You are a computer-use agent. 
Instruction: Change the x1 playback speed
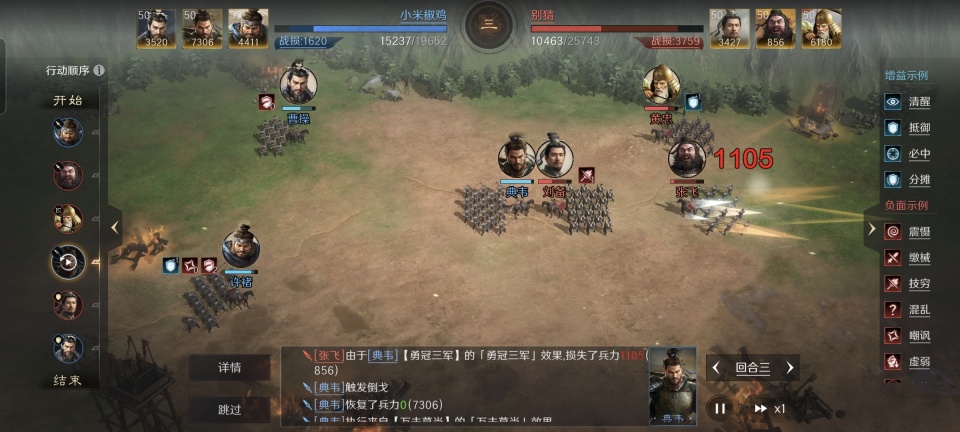[x=770, y=408]
